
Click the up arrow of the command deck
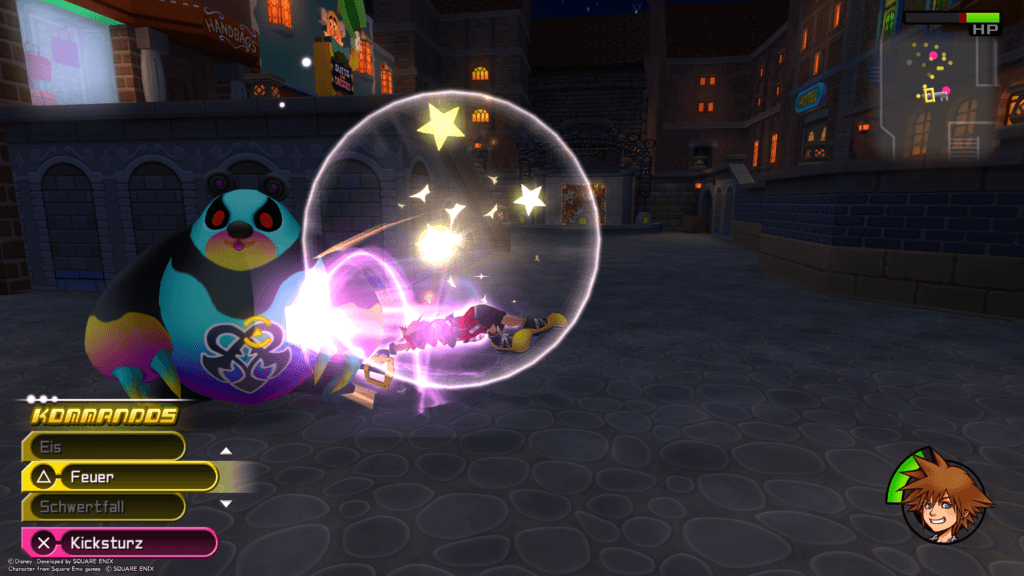click(226, 451)
